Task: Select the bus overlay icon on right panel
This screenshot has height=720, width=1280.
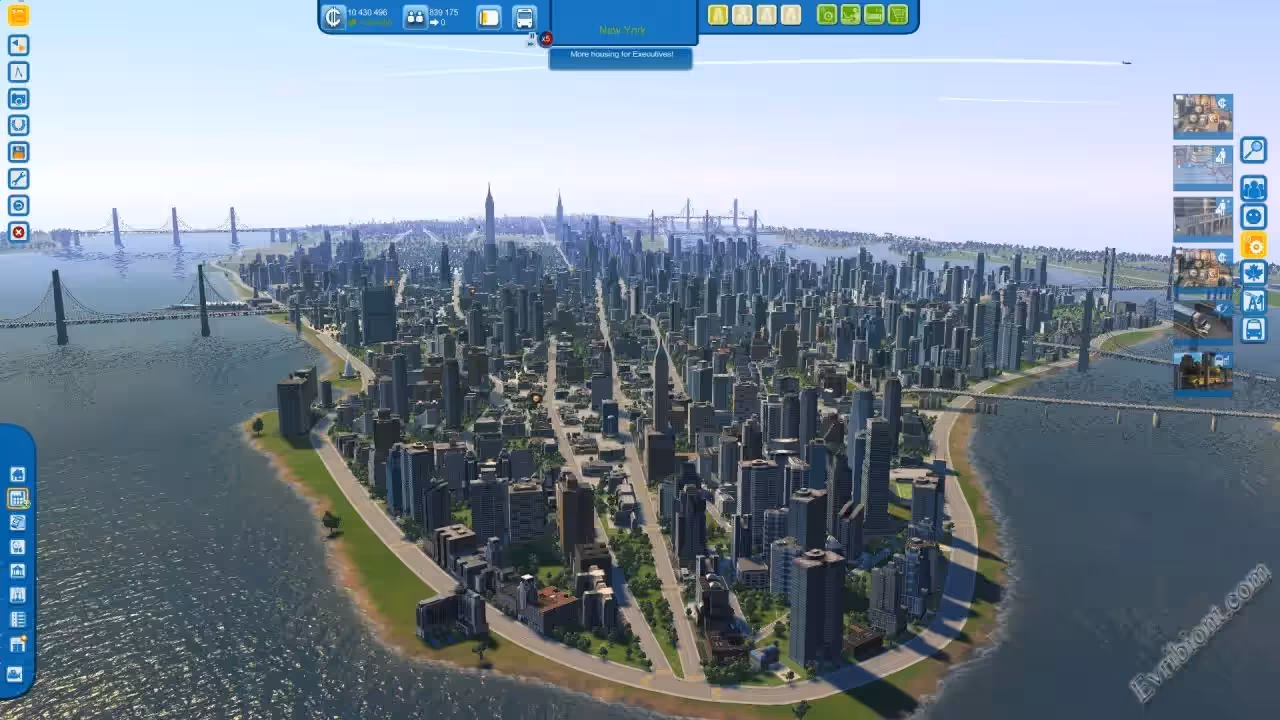Action: (x=1253, y=329)
